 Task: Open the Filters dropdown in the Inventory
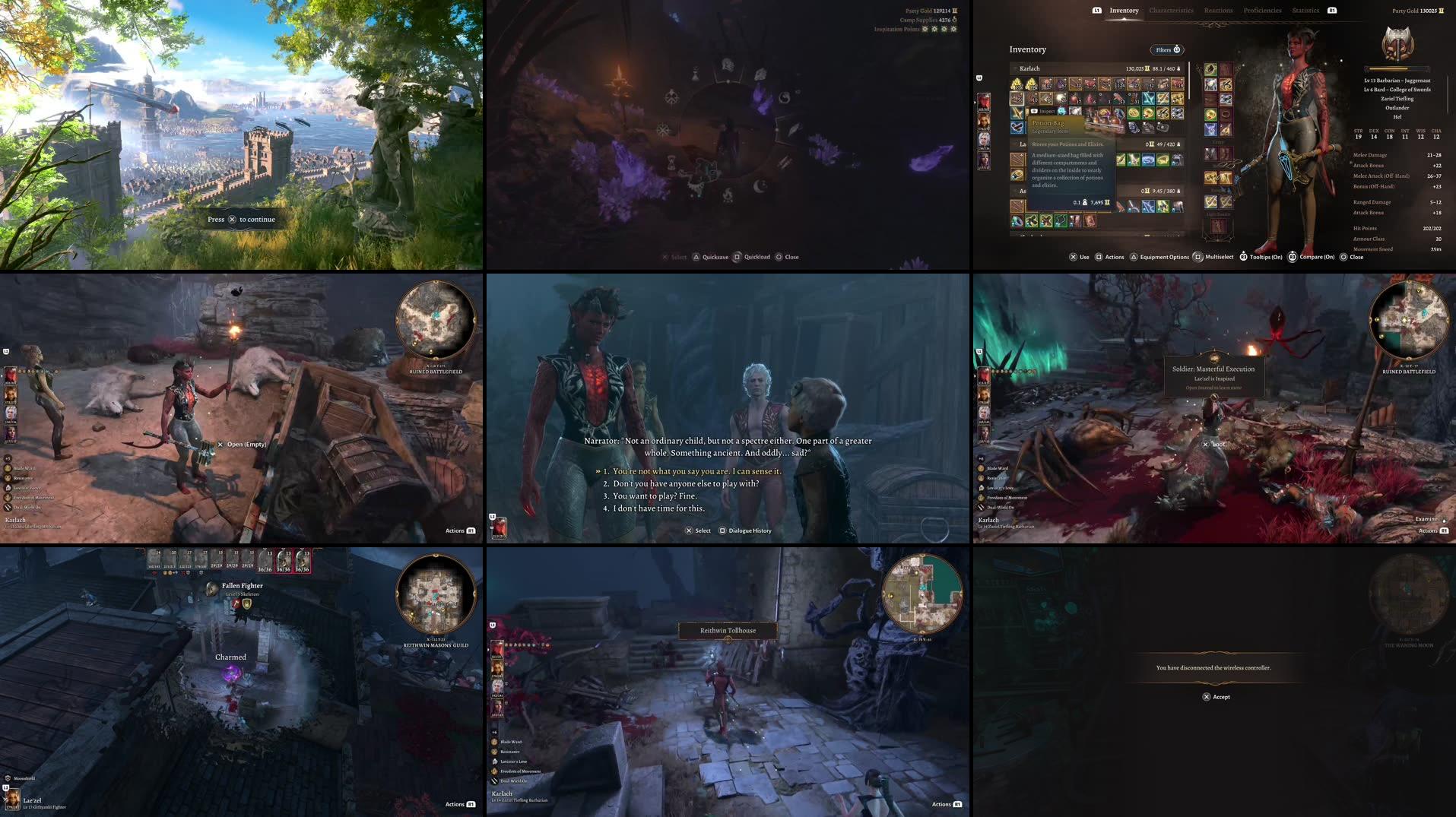coord(1167,49)
